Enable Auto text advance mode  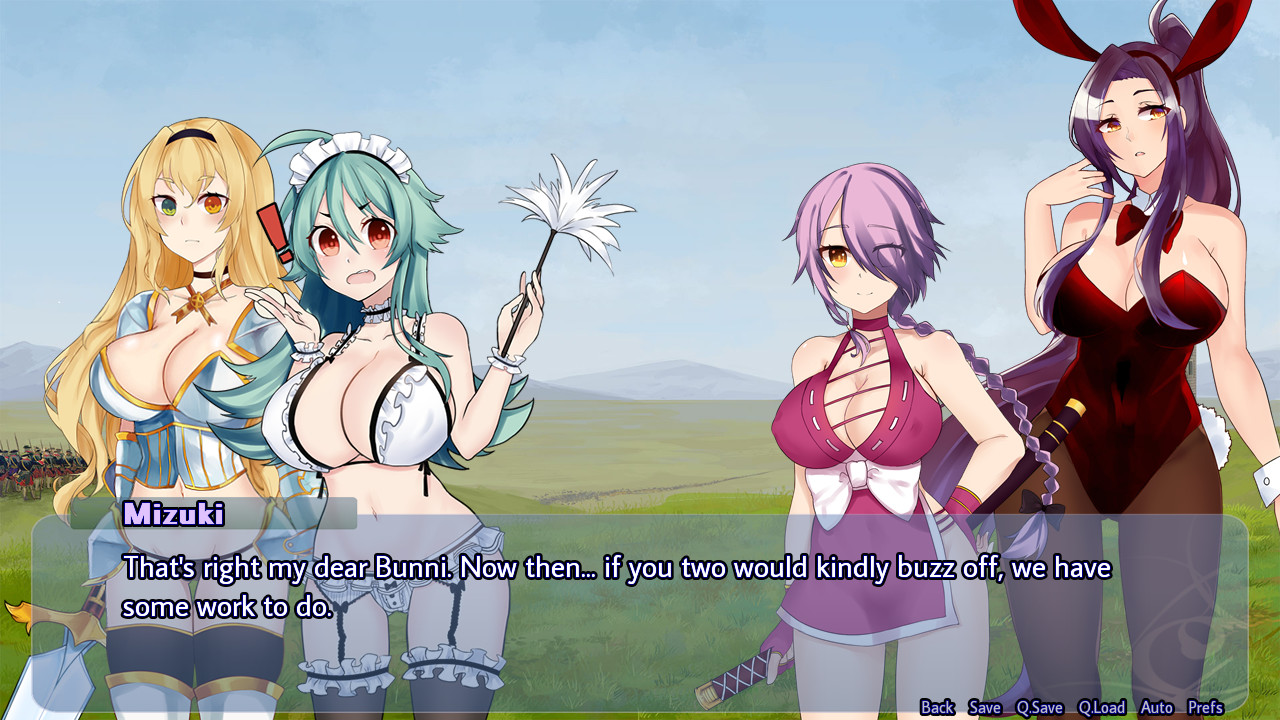(1158, 707)
